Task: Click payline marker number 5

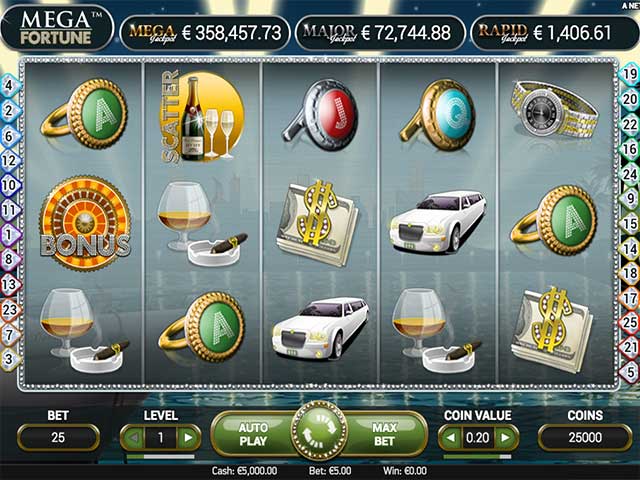Action: click(630, 370)
